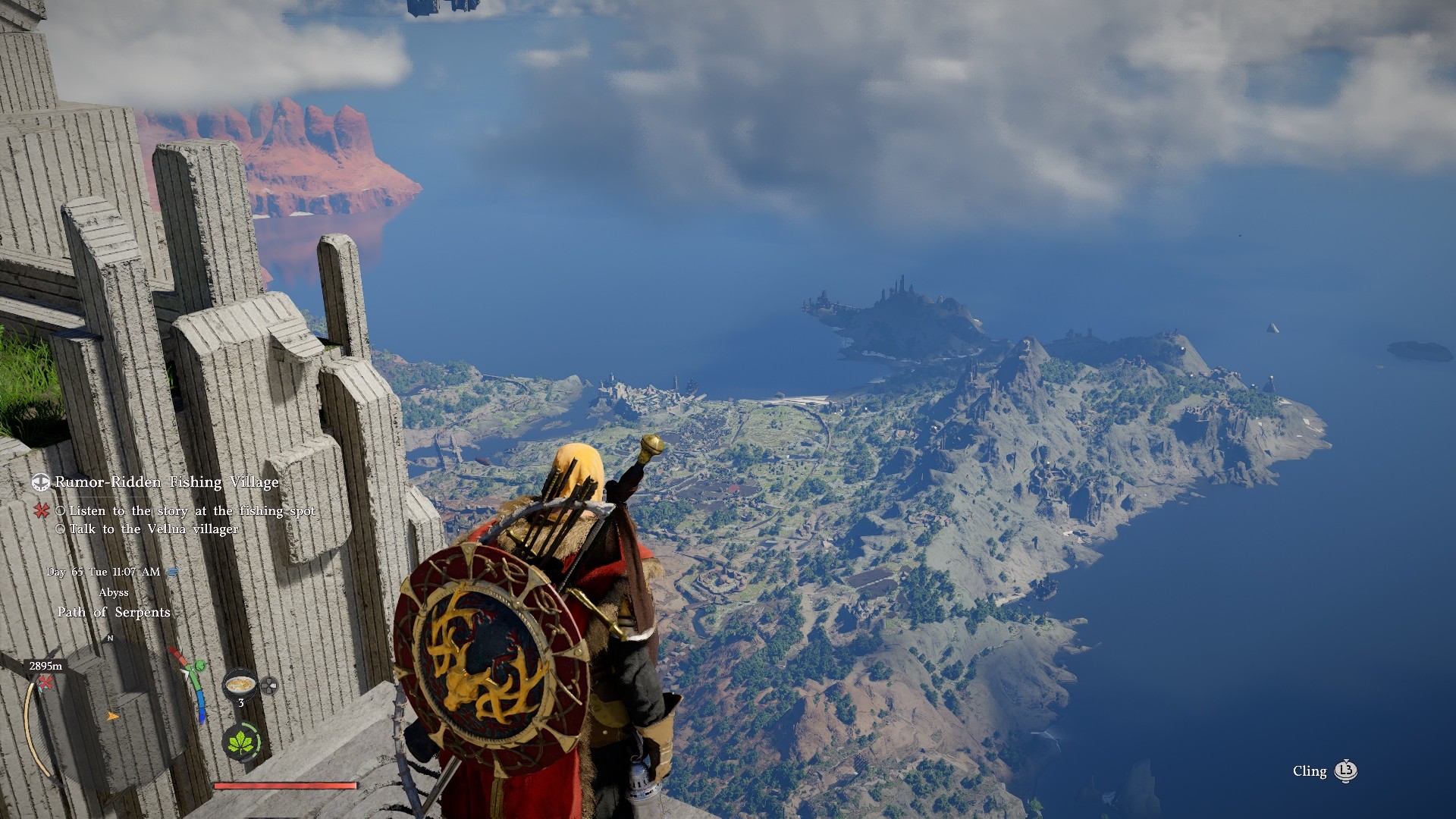Click the red quest star beside the fishing objective
Screen dimensions: 1456x819
(x=41, y=511)
